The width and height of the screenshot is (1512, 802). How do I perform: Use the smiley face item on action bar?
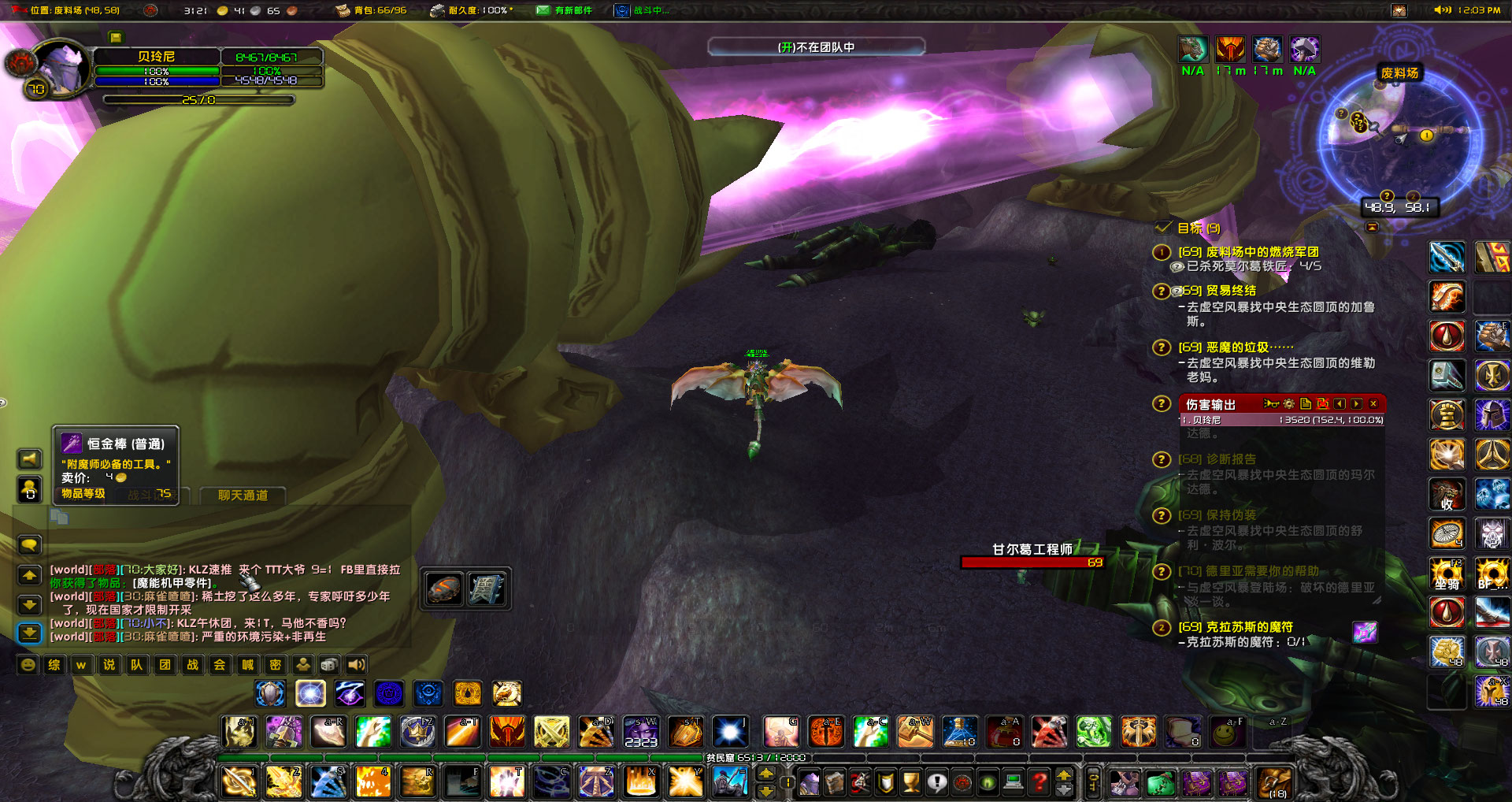tap(1225, 733)
